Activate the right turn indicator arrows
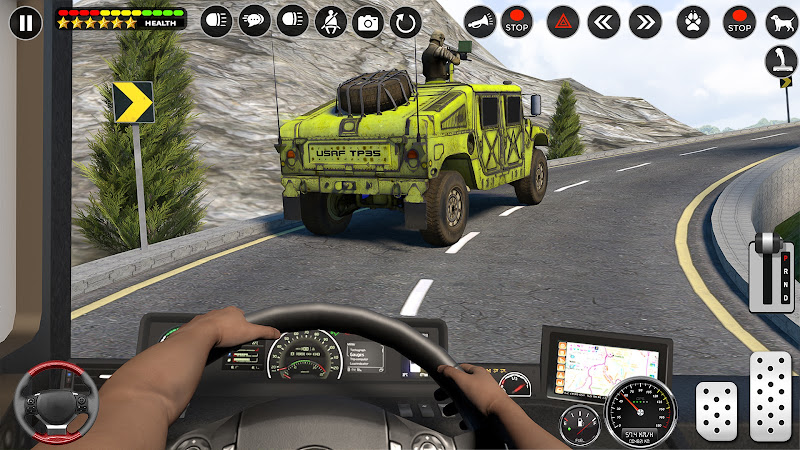The image size is (800, 450). click(x=645, y=21)
